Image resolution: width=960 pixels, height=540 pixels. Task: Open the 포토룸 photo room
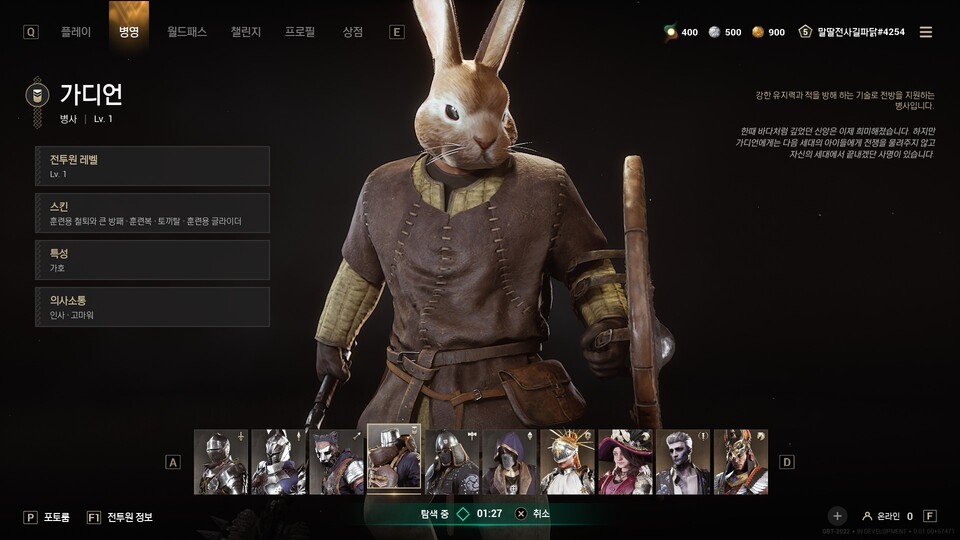click(x=55, y=517)
